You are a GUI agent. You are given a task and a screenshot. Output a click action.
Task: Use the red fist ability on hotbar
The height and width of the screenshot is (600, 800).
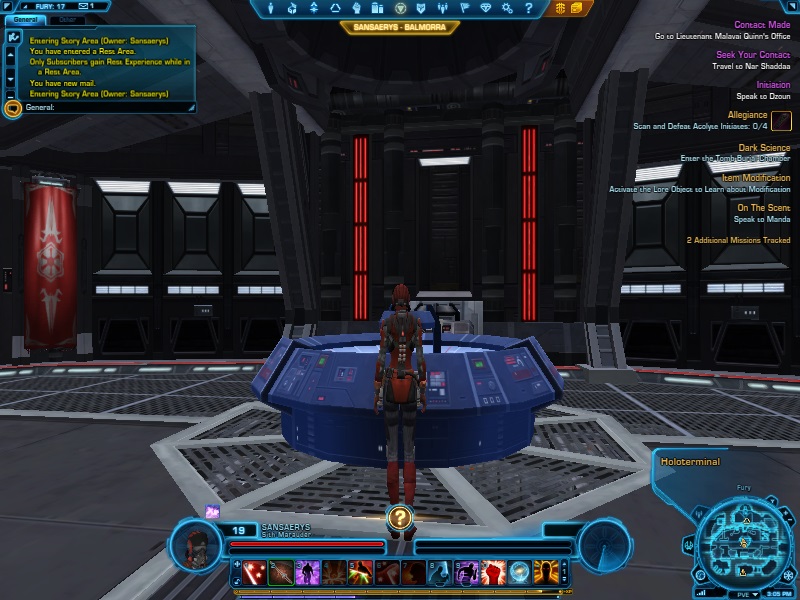coord(493,572)
